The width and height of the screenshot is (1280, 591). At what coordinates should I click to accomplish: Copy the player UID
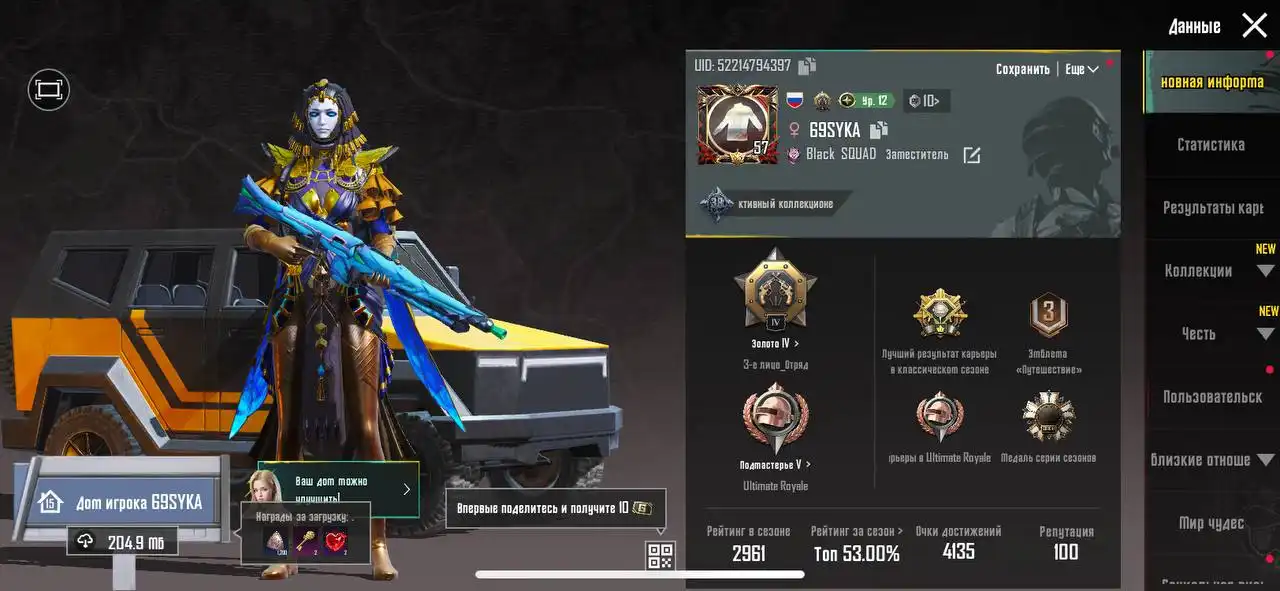click(x=807, y=66)
